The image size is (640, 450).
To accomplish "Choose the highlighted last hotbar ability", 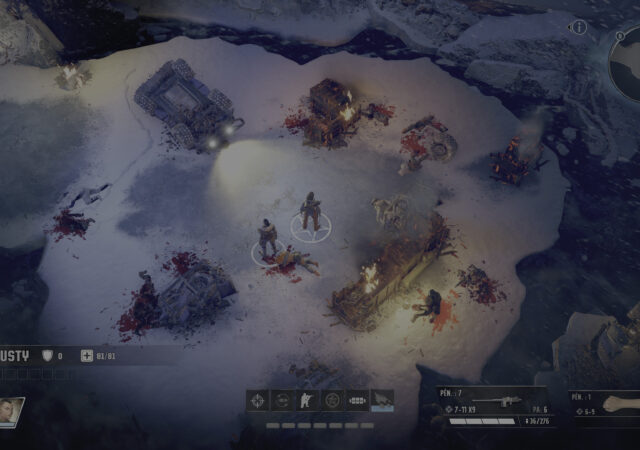I will click(x=382, y=401).
